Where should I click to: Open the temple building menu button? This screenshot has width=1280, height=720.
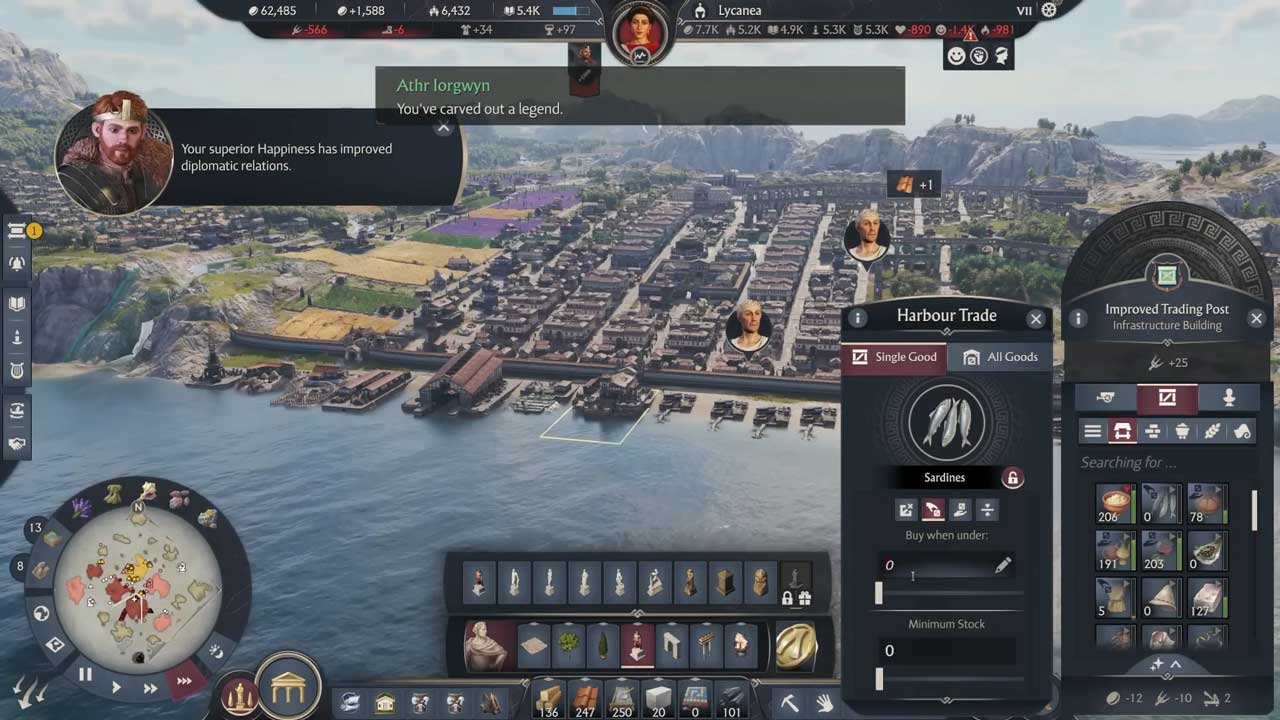click(288, 687)
